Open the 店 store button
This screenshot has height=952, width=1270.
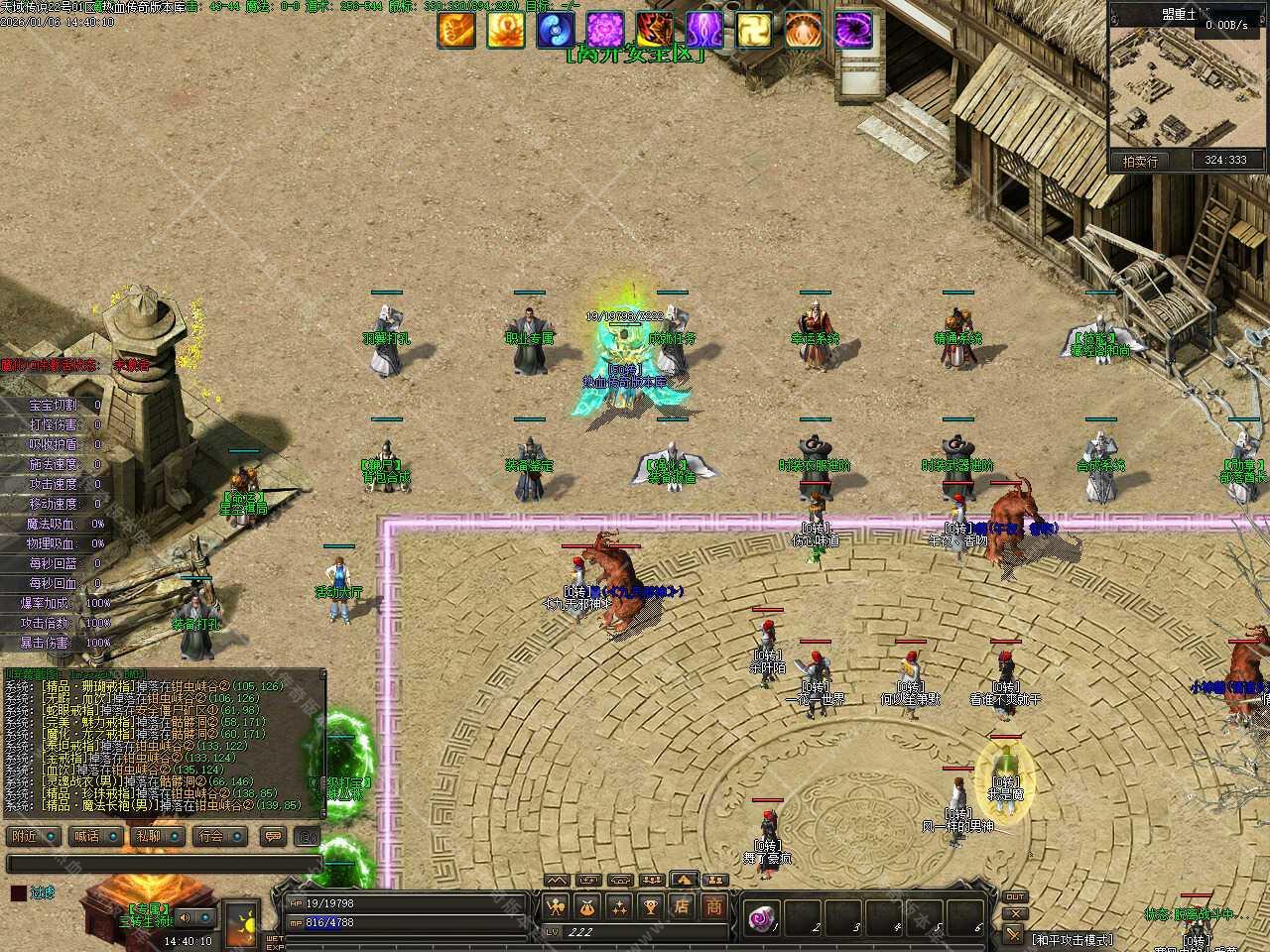(x=682, y=906)
